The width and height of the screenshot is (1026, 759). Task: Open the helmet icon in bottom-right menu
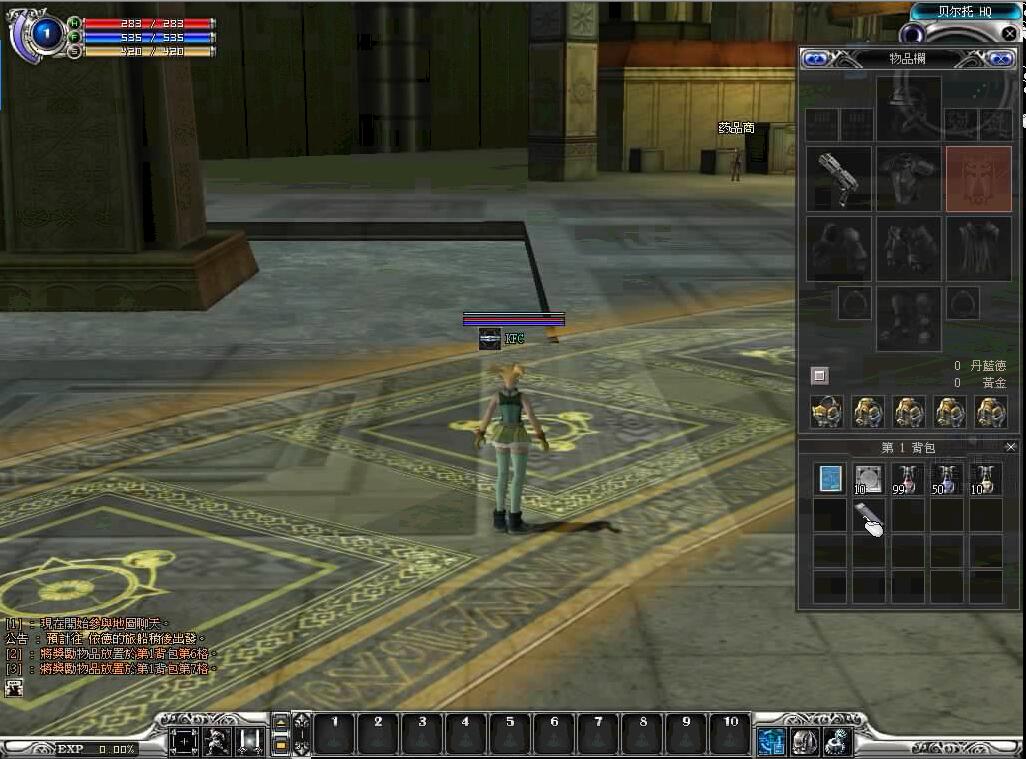click(805, 741)
